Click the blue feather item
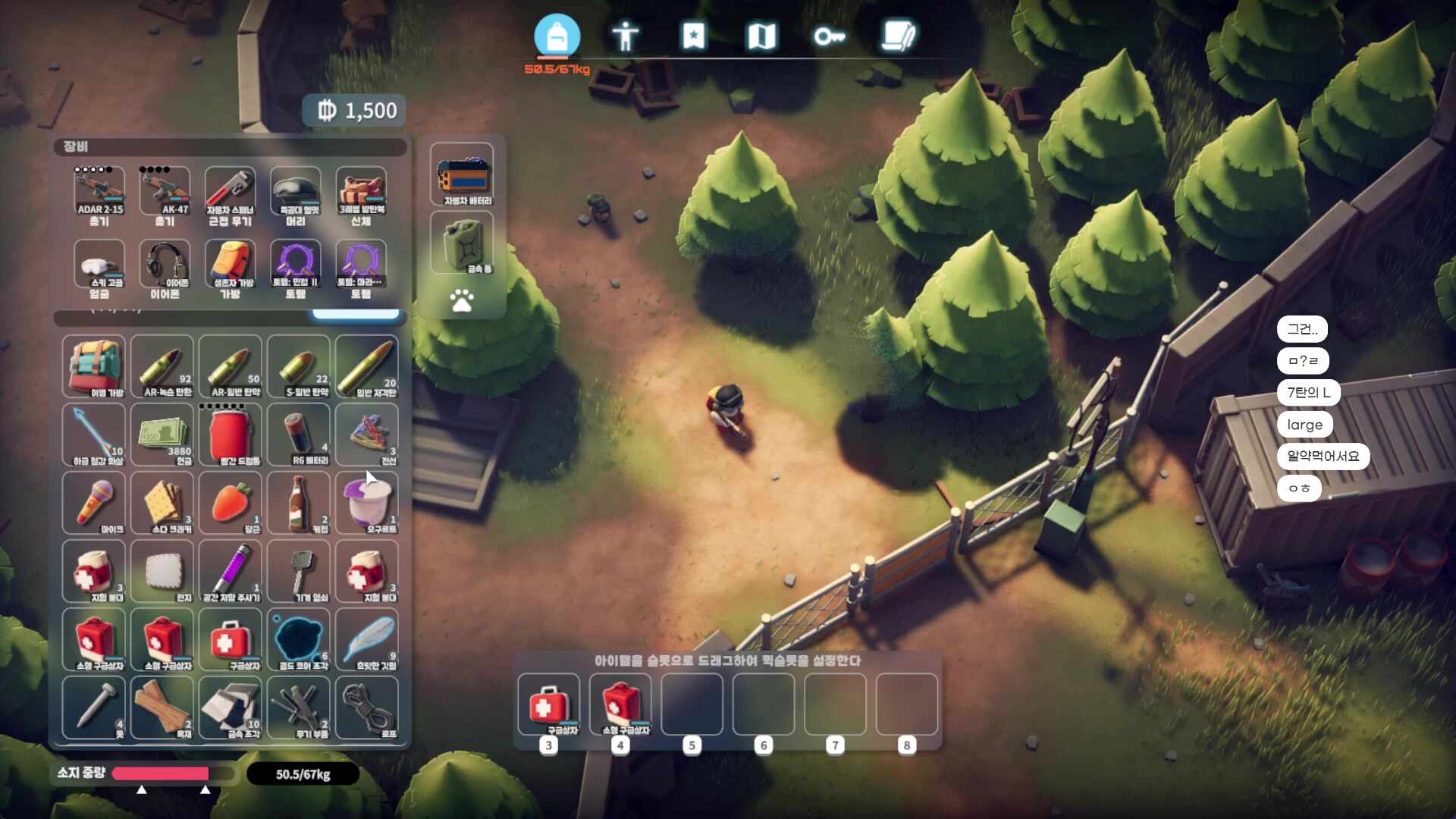 [x=367, y=639]
